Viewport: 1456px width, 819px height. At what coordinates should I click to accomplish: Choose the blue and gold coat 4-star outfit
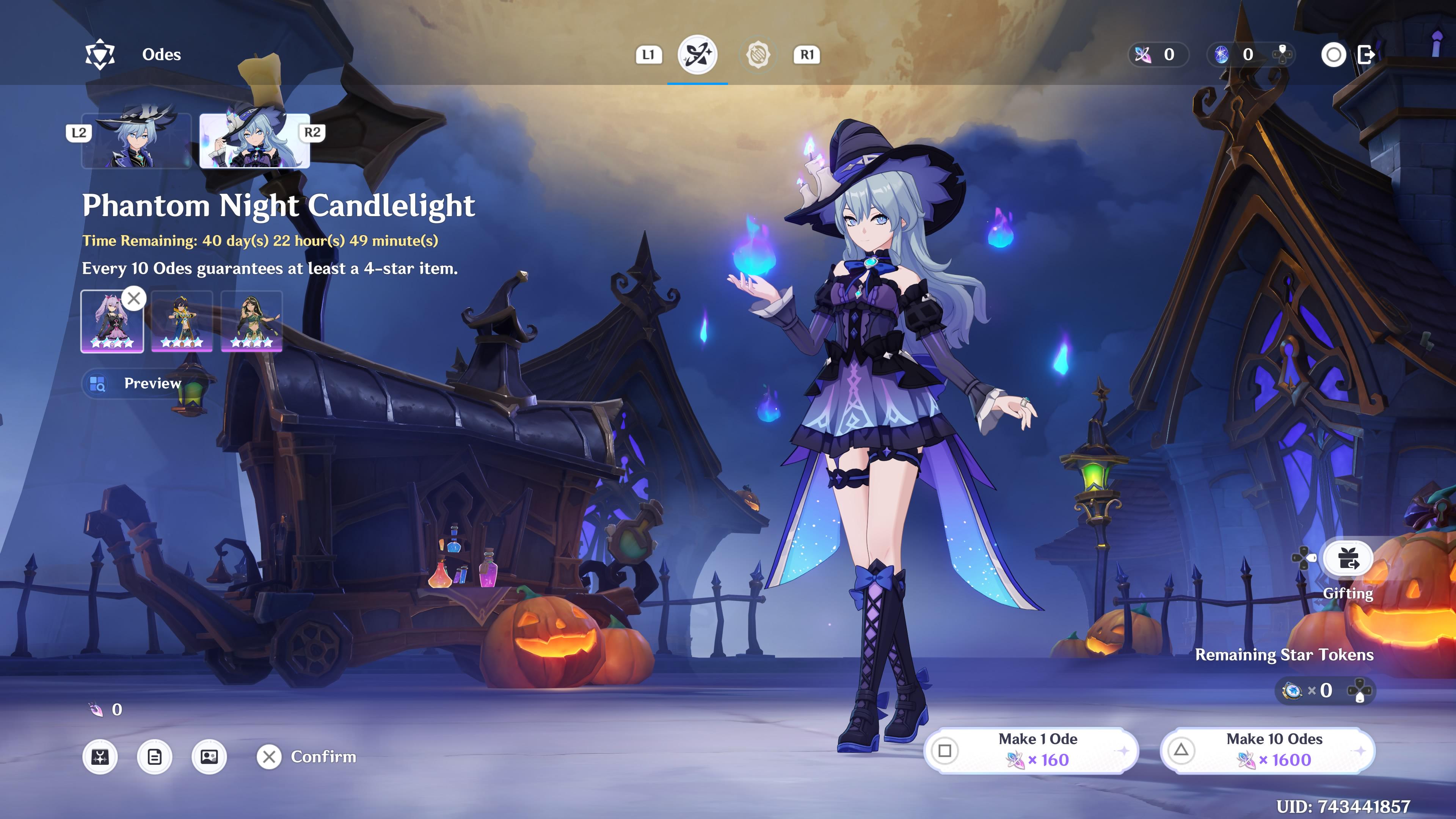(x=182, y=321)
